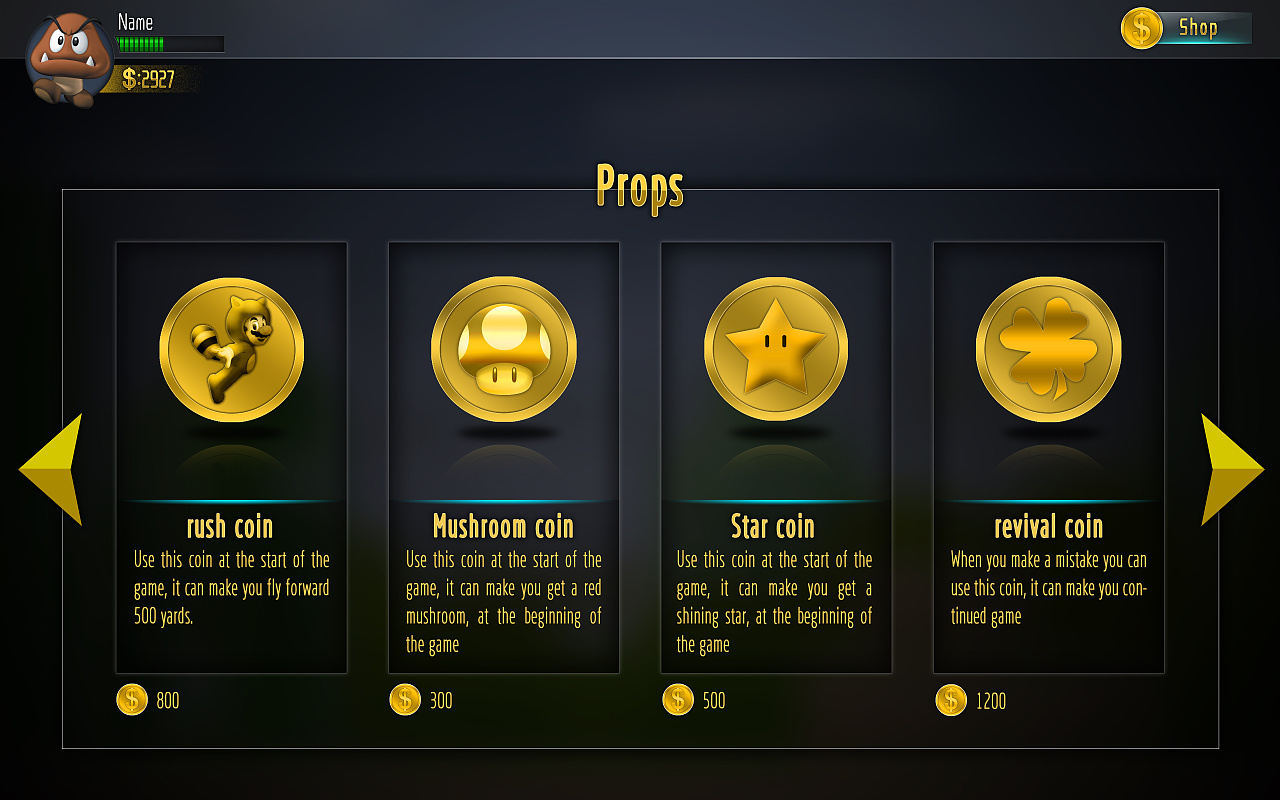The image size is (1280, 800).
Task: Purchase revival coin for 1200
Action: 970,700
